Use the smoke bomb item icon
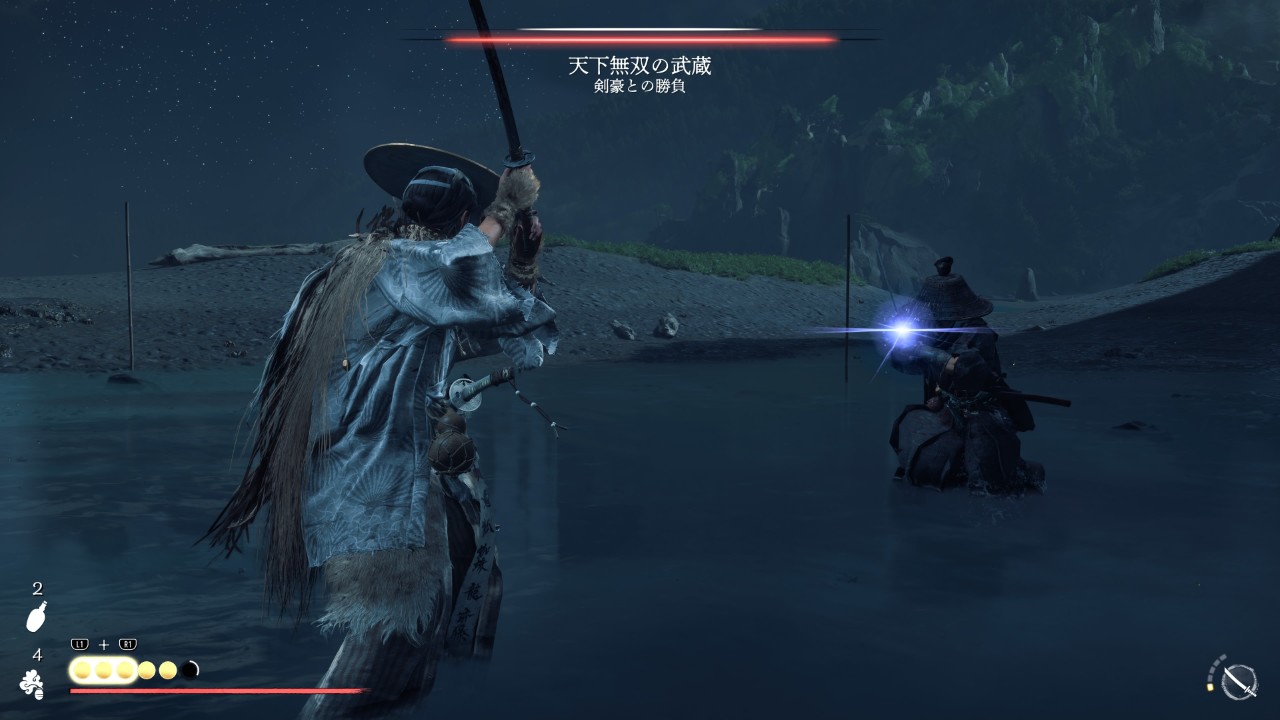The image size is (1280, 720). (32, 684)
